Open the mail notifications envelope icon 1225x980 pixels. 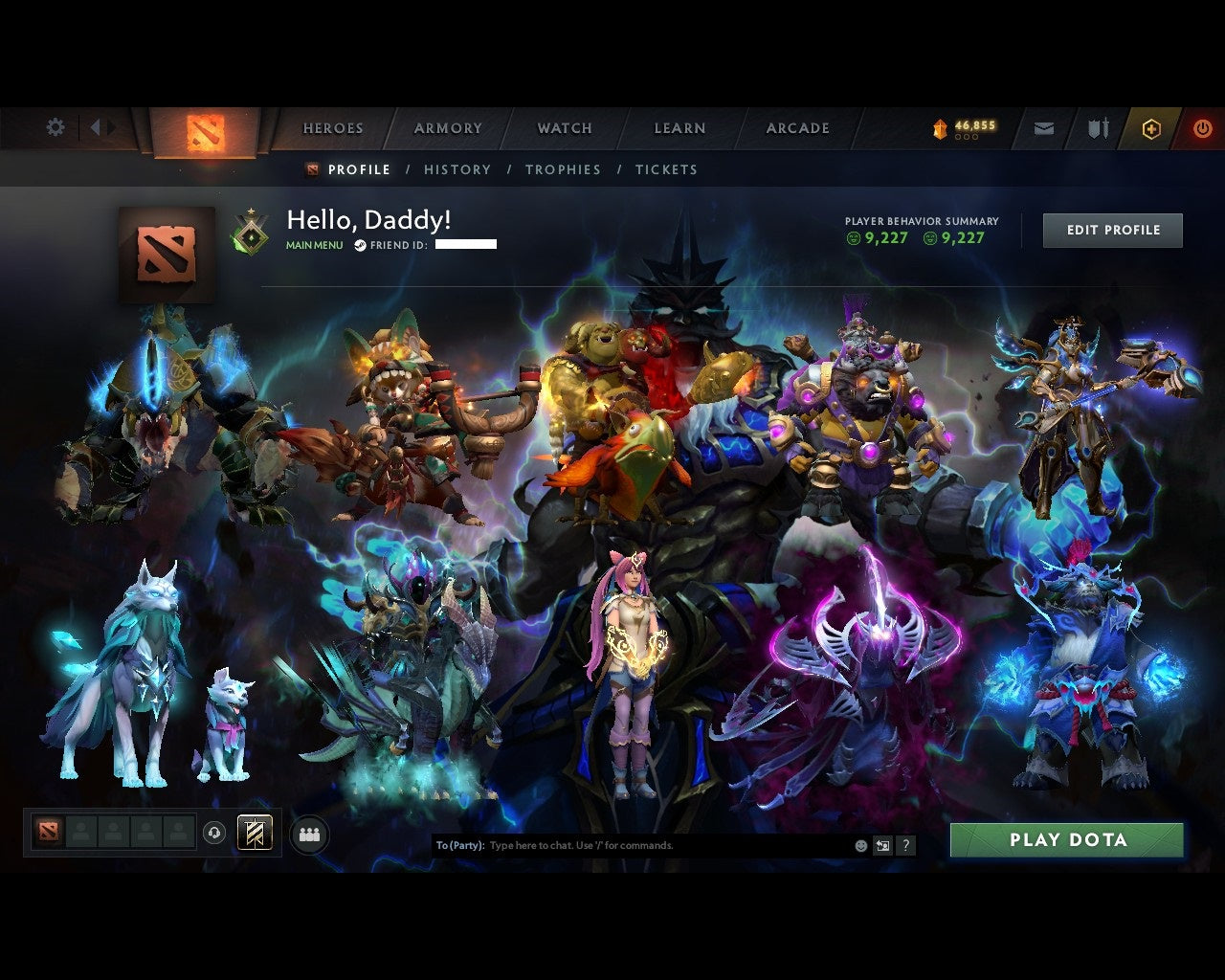click(1043, 127)
